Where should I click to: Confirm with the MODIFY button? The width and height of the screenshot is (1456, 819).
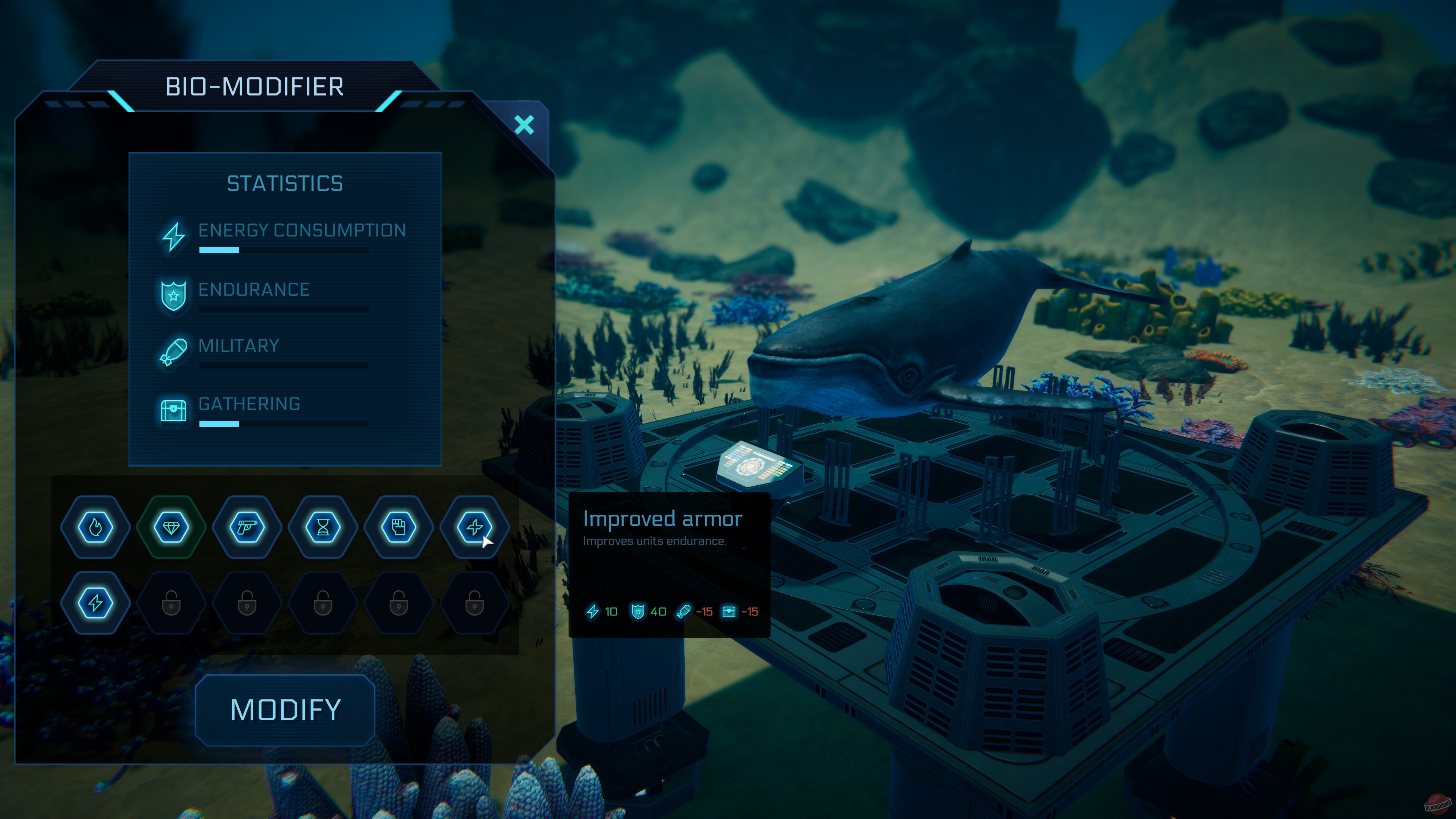pyautogui.click(x=285, y=710)
